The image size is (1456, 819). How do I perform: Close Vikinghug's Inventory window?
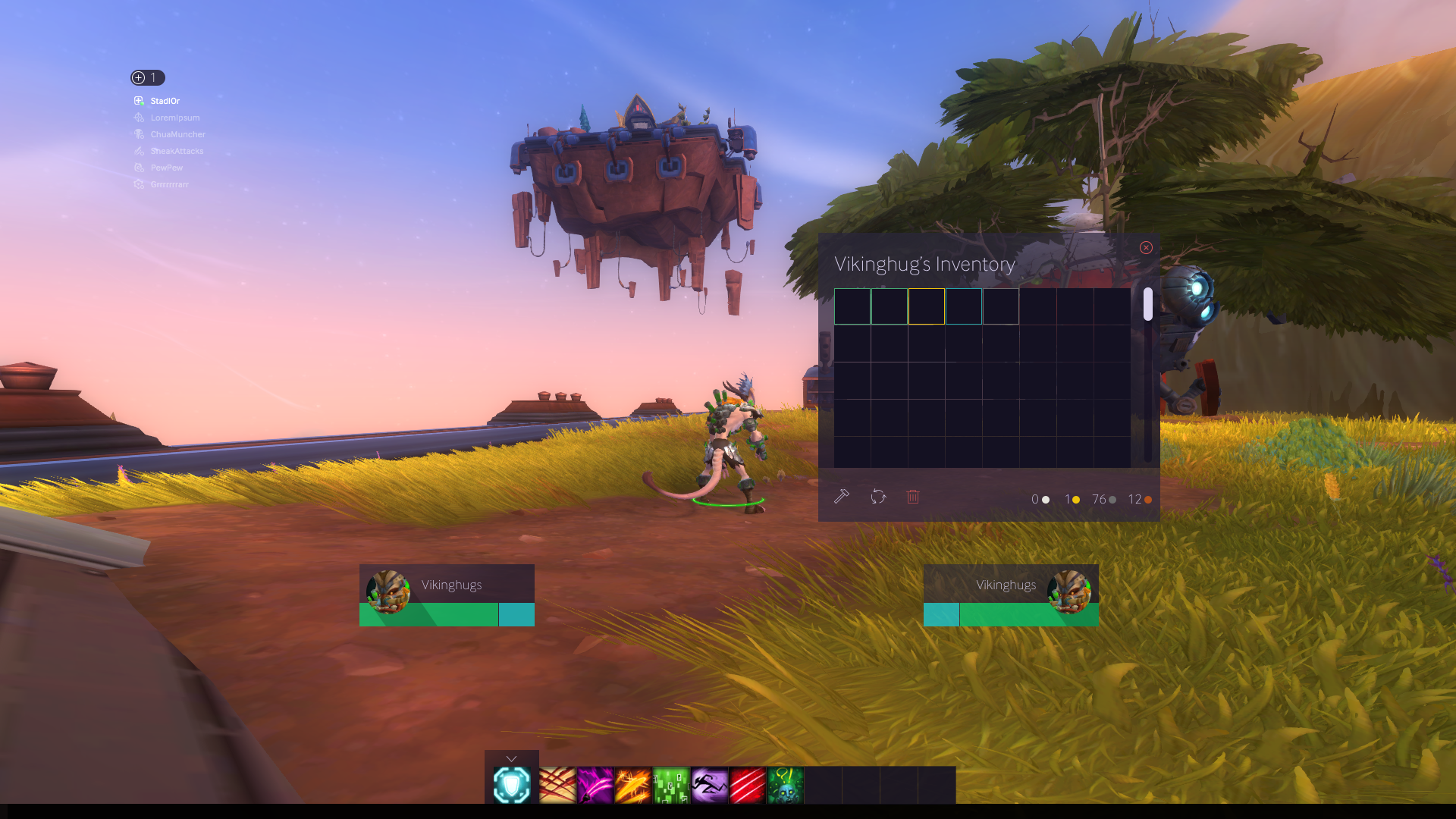click(x=1146, y=248)
